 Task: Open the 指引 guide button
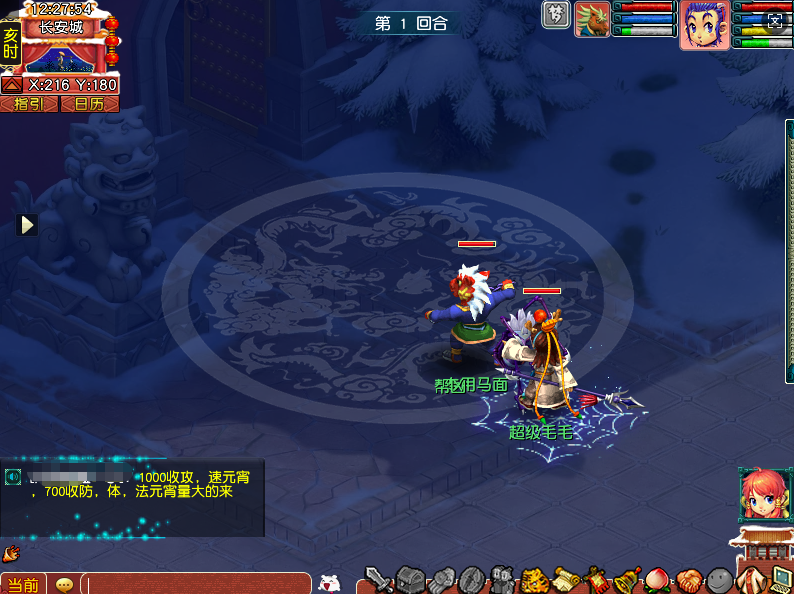coord(28,104)
